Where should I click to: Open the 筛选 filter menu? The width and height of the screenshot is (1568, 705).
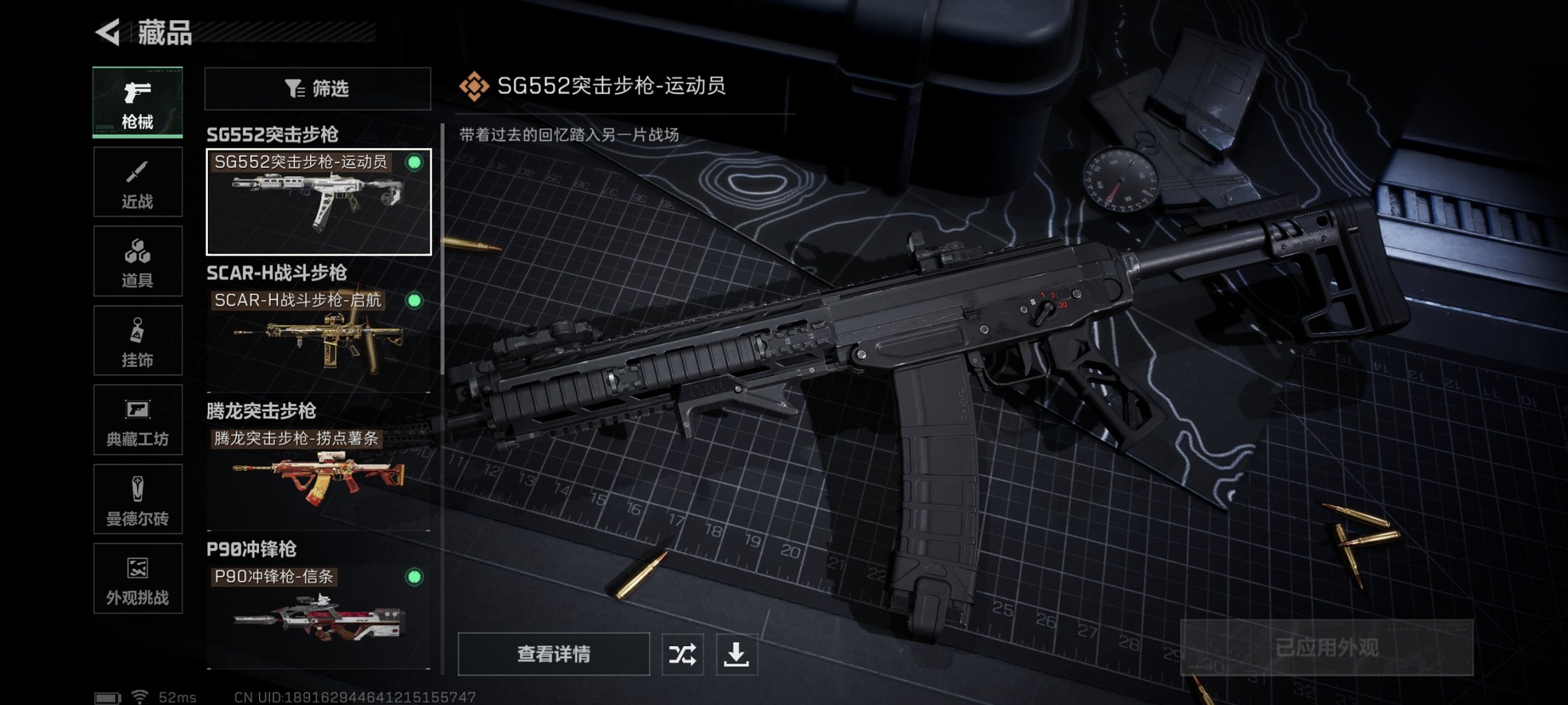(x=316, y=88)
